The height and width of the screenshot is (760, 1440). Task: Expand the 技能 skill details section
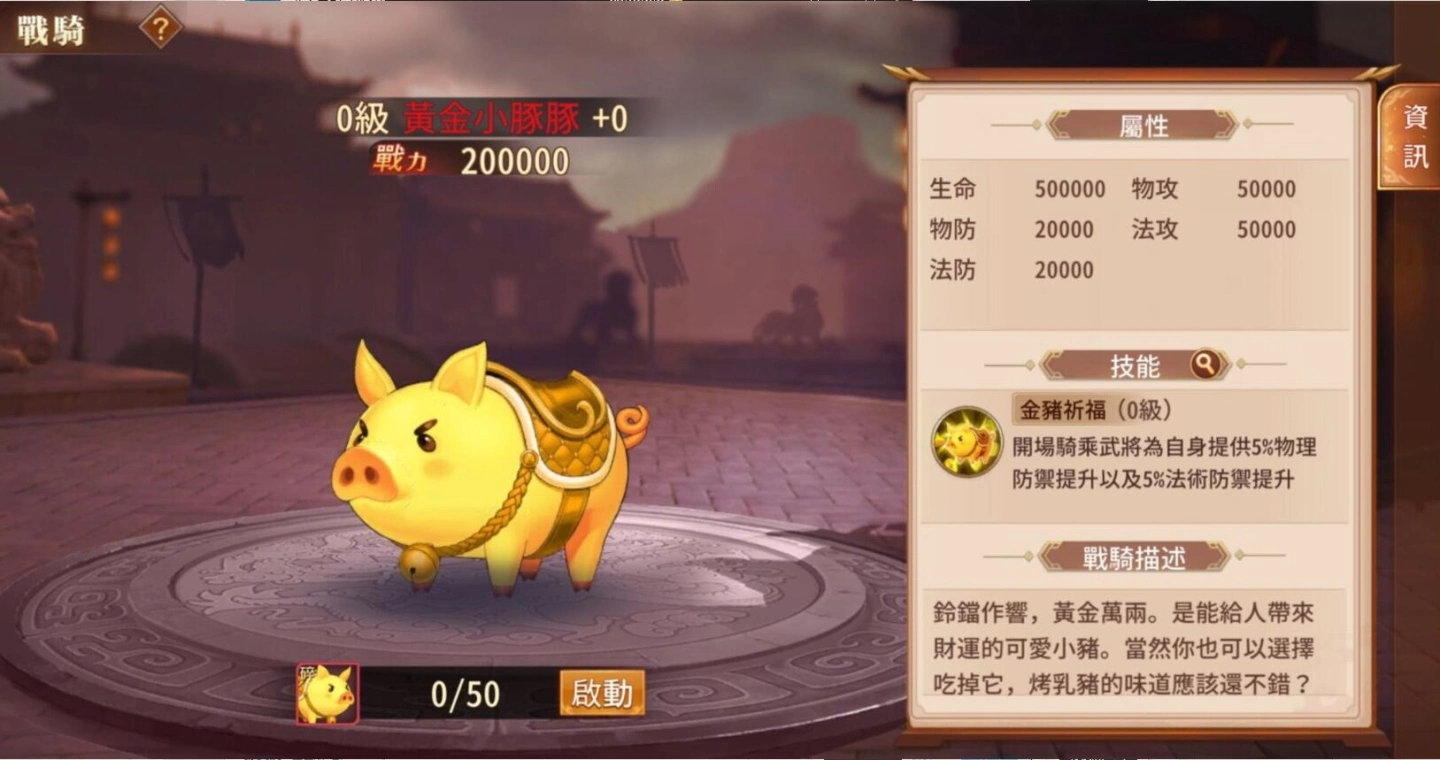pos(1138,366)
